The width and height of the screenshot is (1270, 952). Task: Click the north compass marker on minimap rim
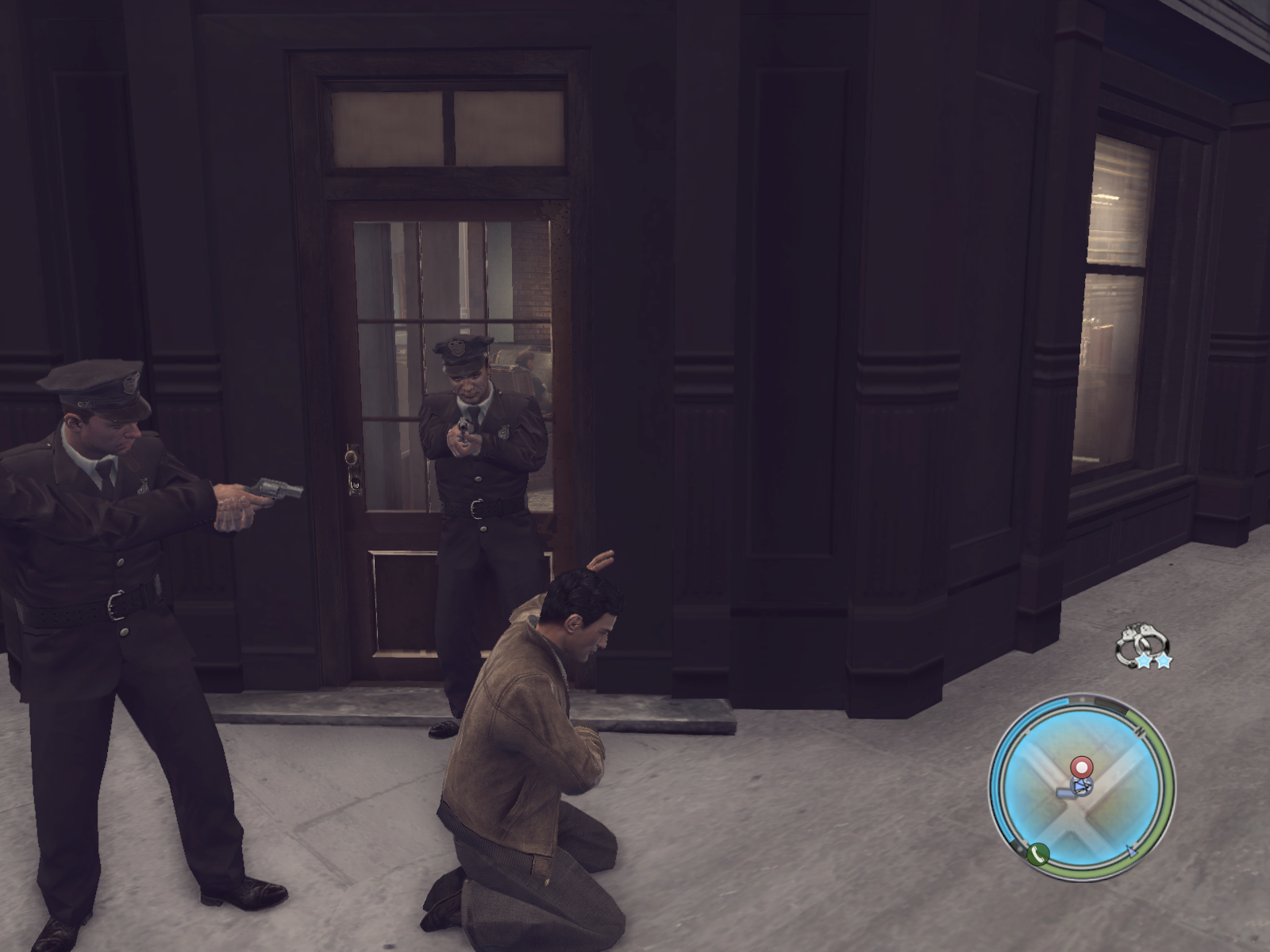(1141, 730)
